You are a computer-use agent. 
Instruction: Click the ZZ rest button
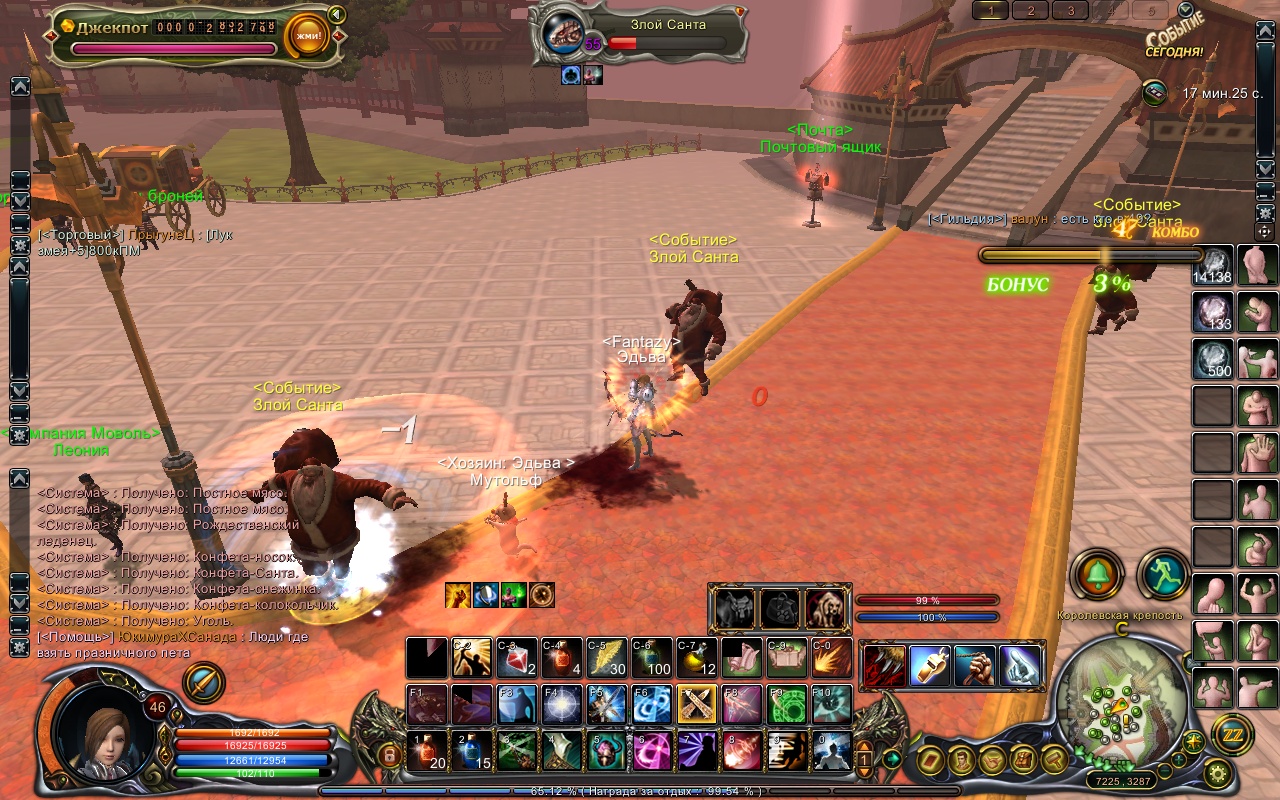click(x=1232, y=734)
